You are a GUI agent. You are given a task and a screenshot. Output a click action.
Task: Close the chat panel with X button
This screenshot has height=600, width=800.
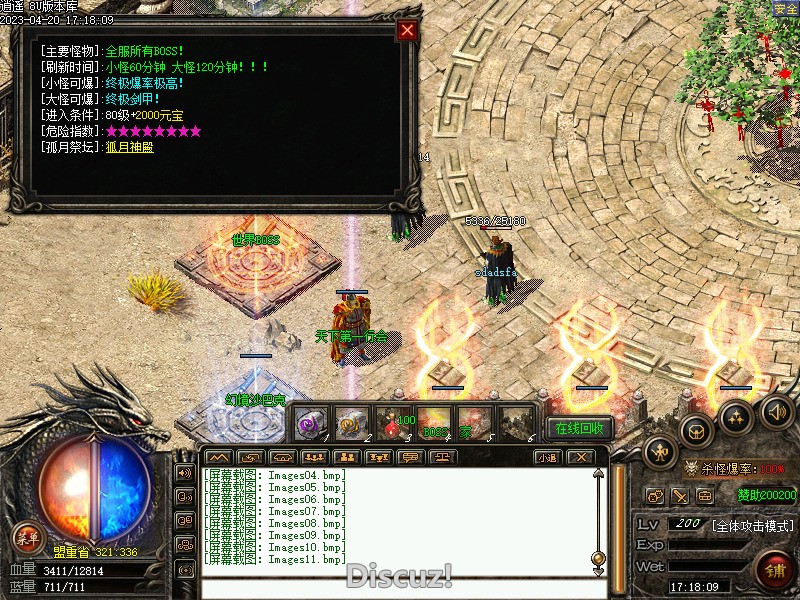click(x=580, y=457)
